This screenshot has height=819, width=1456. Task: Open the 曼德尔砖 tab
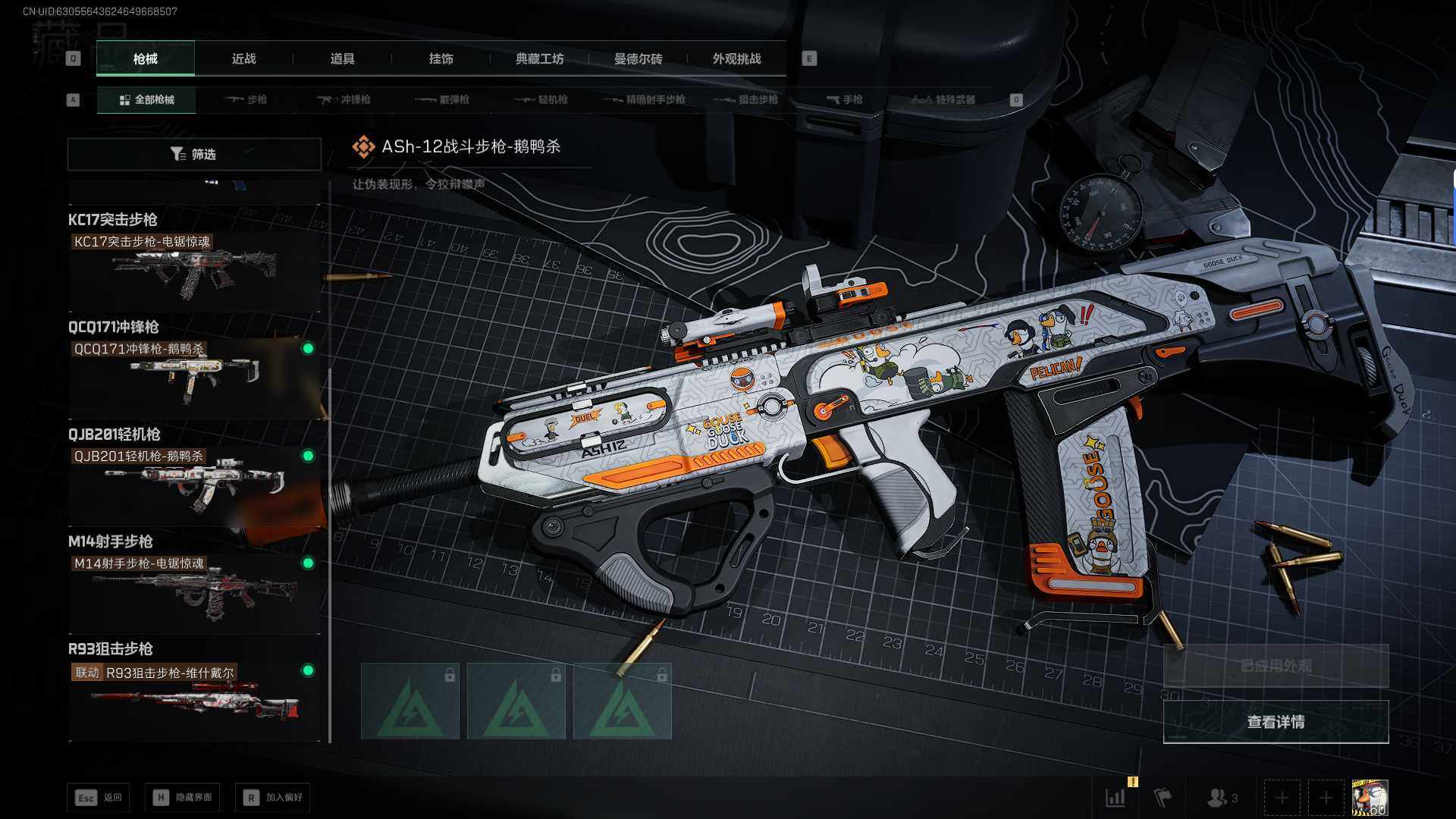638,59
